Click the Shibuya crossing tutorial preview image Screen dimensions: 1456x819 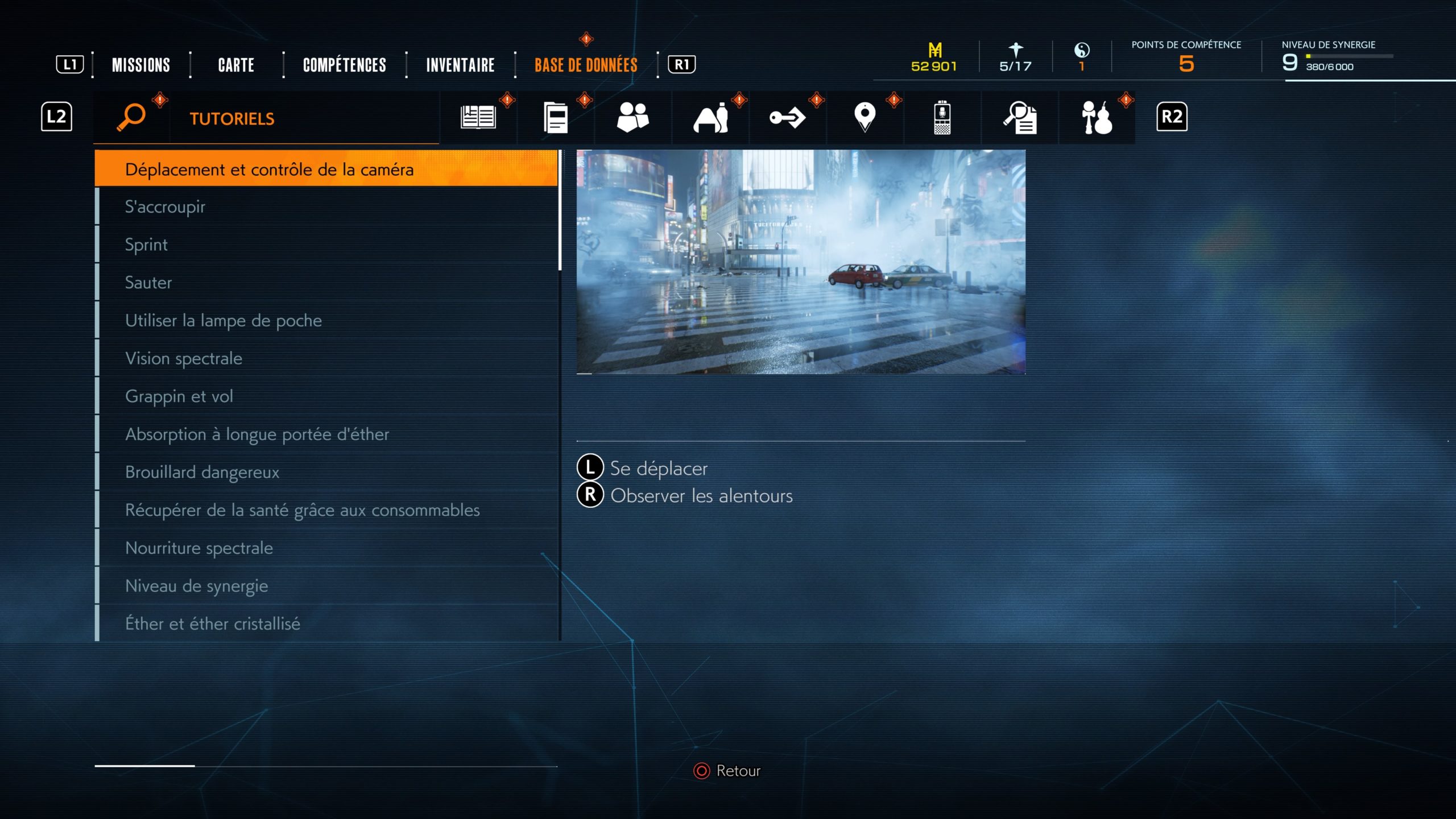[801, 262]
